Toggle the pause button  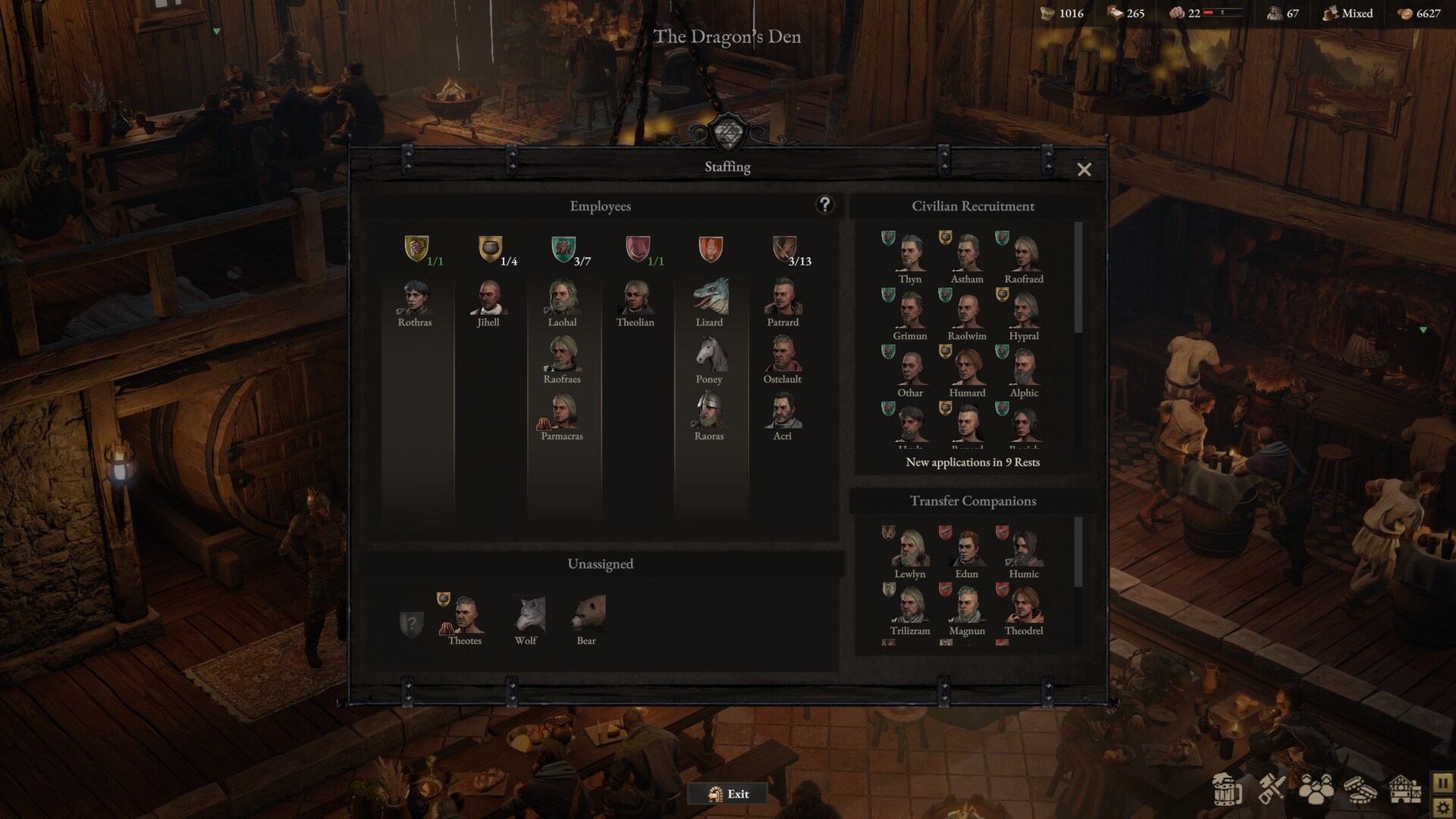pyautogui.click(x=1442, y=783)
